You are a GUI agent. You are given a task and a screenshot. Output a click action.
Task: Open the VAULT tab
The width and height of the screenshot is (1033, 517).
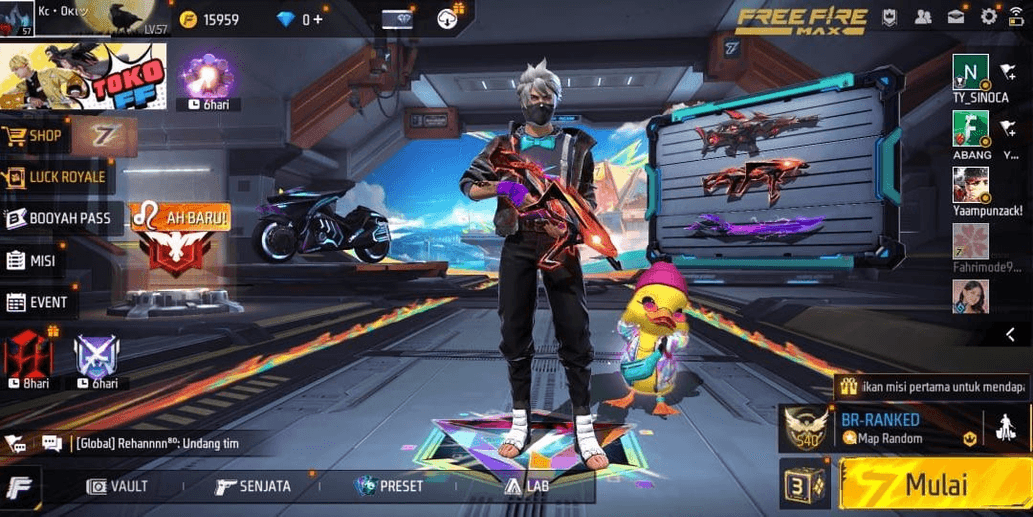tap(118, 486)
